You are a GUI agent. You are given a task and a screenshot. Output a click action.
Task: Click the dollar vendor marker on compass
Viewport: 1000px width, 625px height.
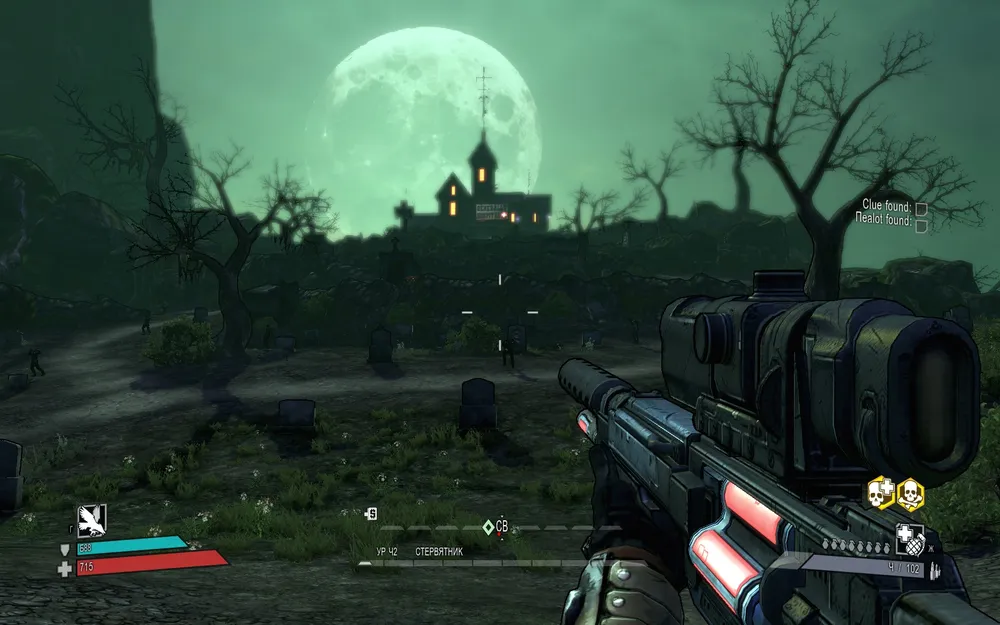click(x=372, y=513)
